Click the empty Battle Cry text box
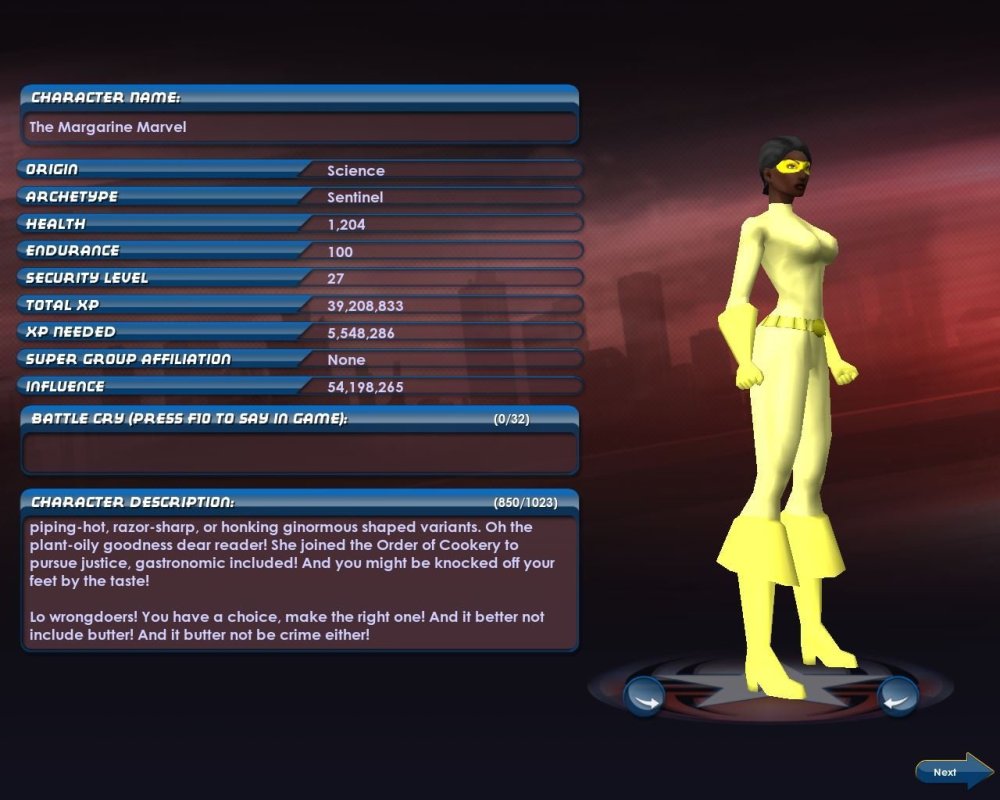Screen dimensions: 1000x800 [299, 453]
